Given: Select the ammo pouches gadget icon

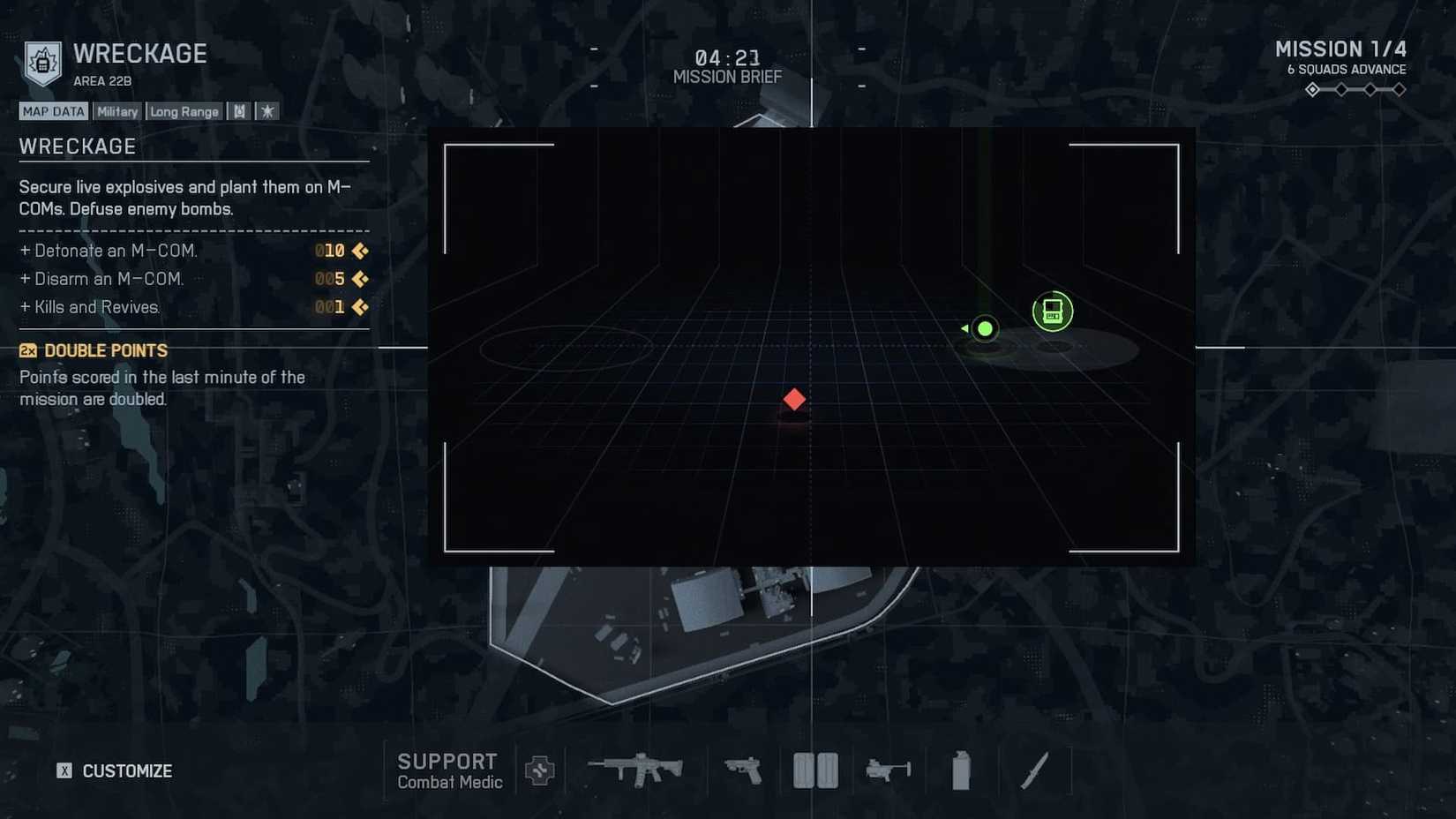Looking at the screenshot, I should (814, 769).
